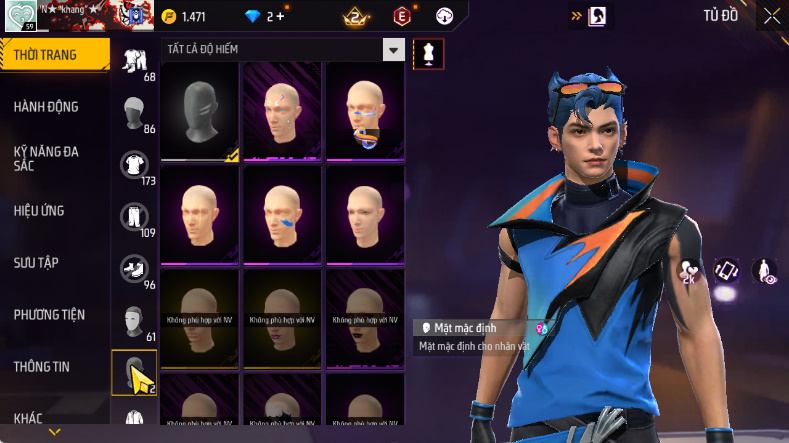Click the mannequin preview icon
Image resolution: width=789 pixels, height=443 pixels.
[429, 53]
